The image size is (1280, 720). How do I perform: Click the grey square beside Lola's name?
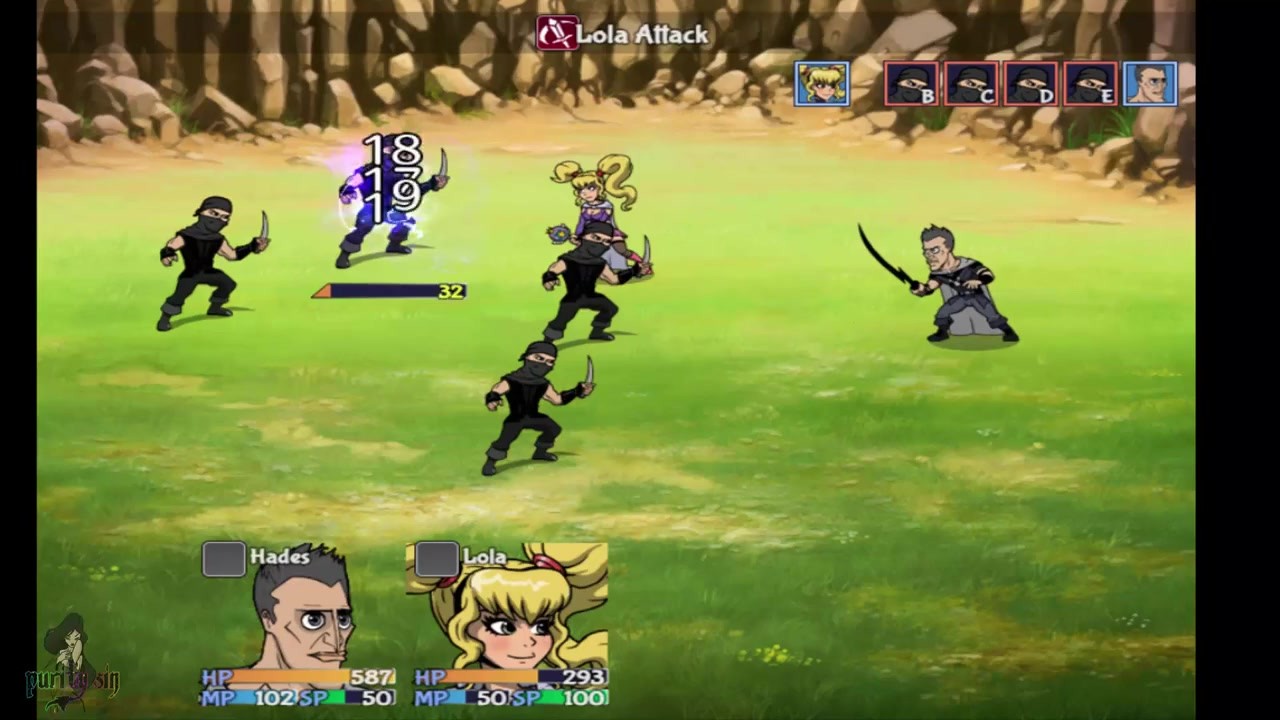pos(436,559)
